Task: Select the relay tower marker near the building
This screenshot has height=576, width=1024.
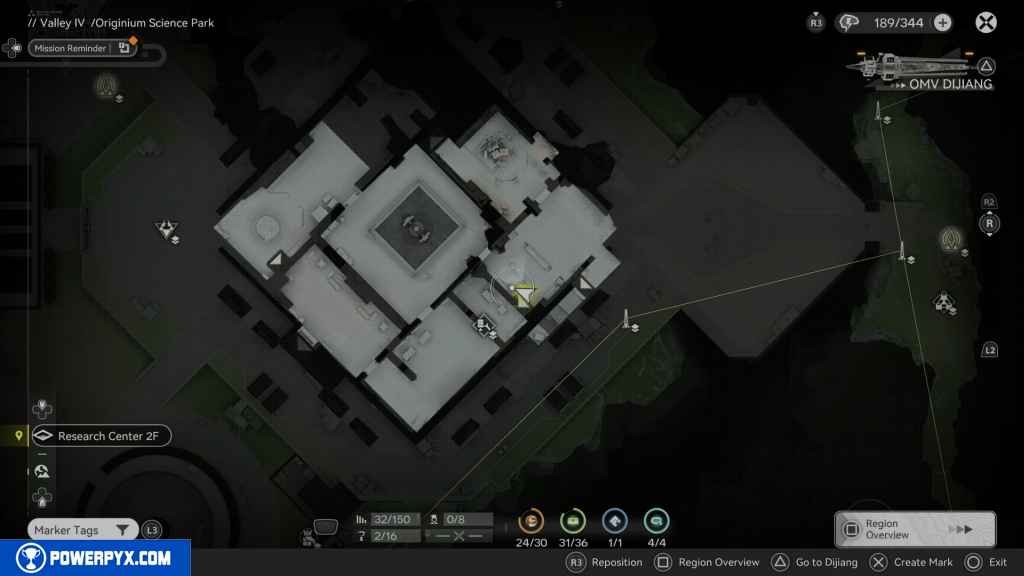Action: pyautogui.click(x=627, y=320)
